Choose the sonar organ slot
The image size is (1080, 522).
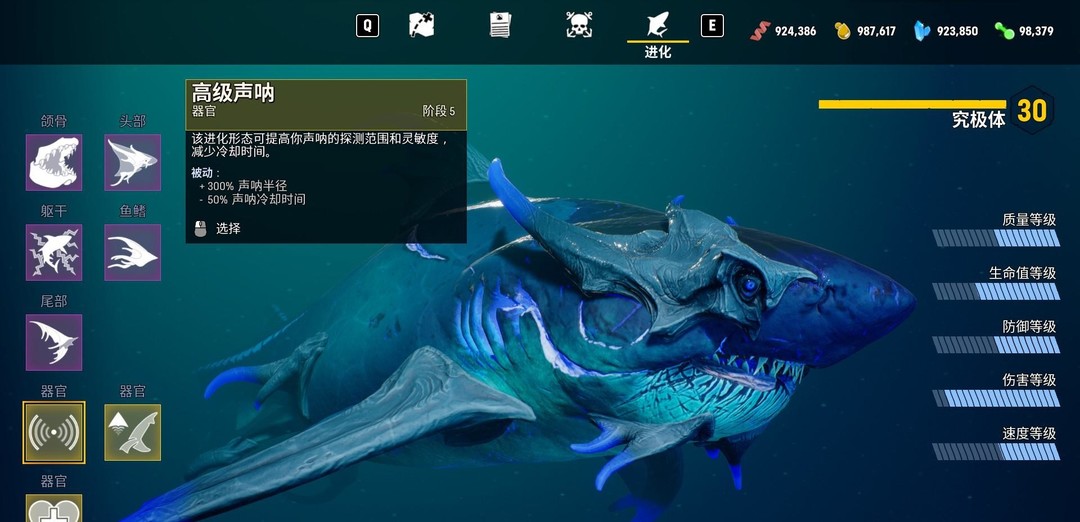tap(54, 432)
